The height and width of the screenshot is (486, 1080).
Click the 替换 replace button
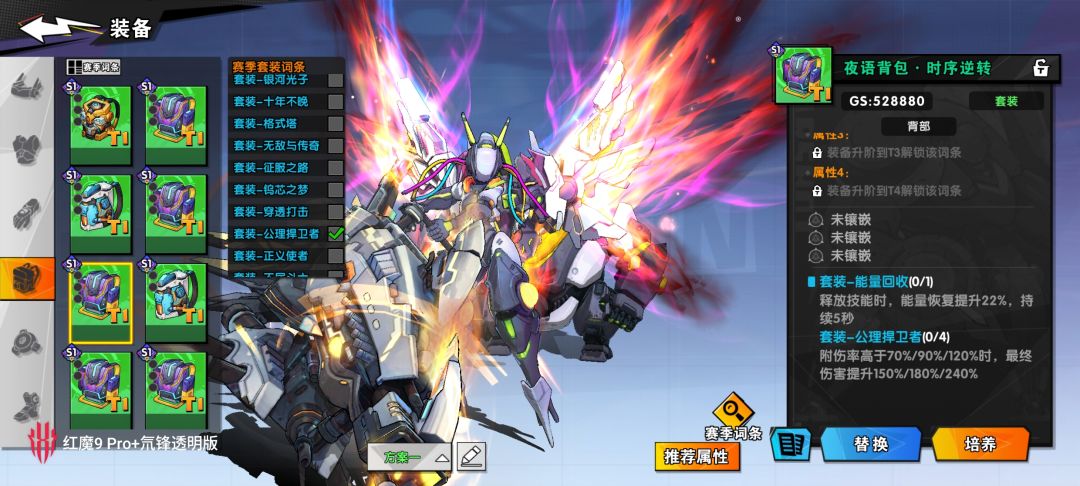click(870, 444)
